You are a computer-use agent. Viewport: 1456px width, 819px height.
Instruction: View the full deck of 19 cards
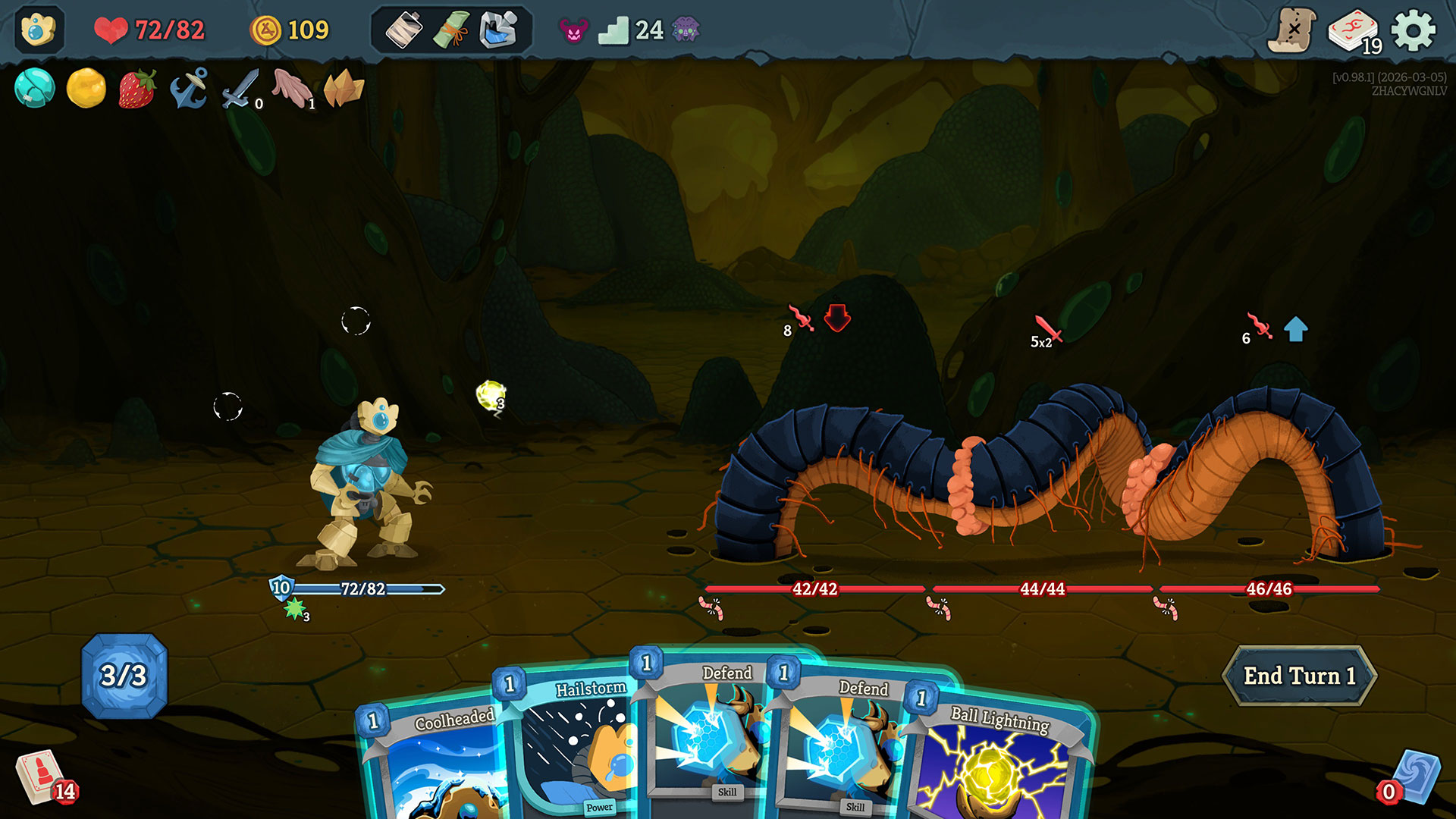[1353, 31]
